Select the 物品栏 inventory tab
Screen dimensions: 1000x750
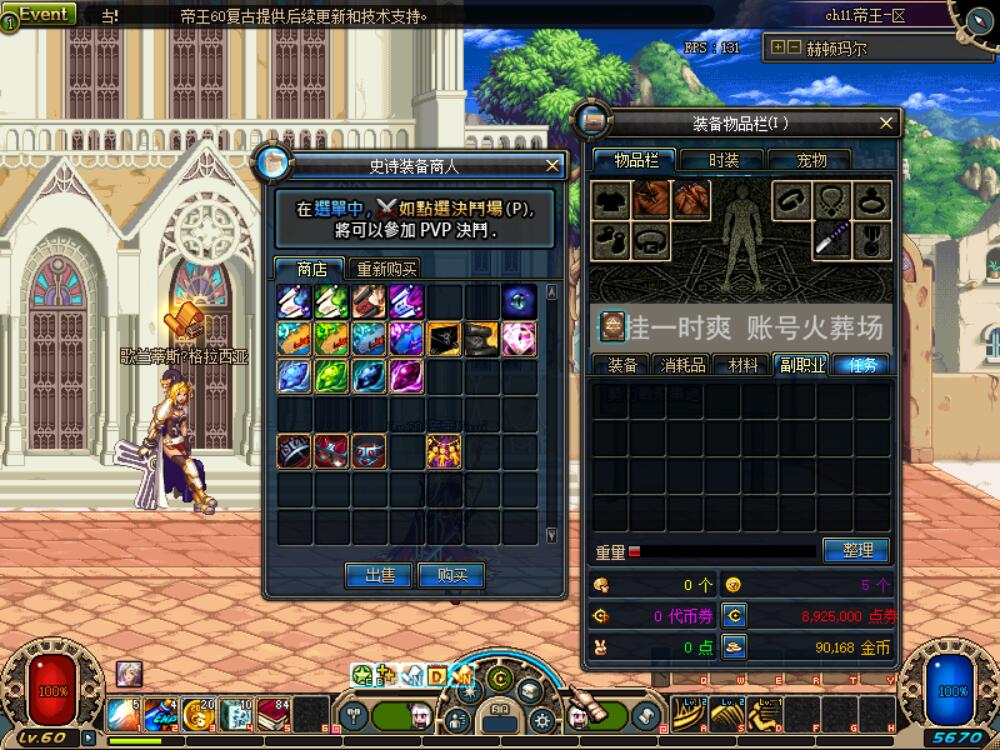636,160
